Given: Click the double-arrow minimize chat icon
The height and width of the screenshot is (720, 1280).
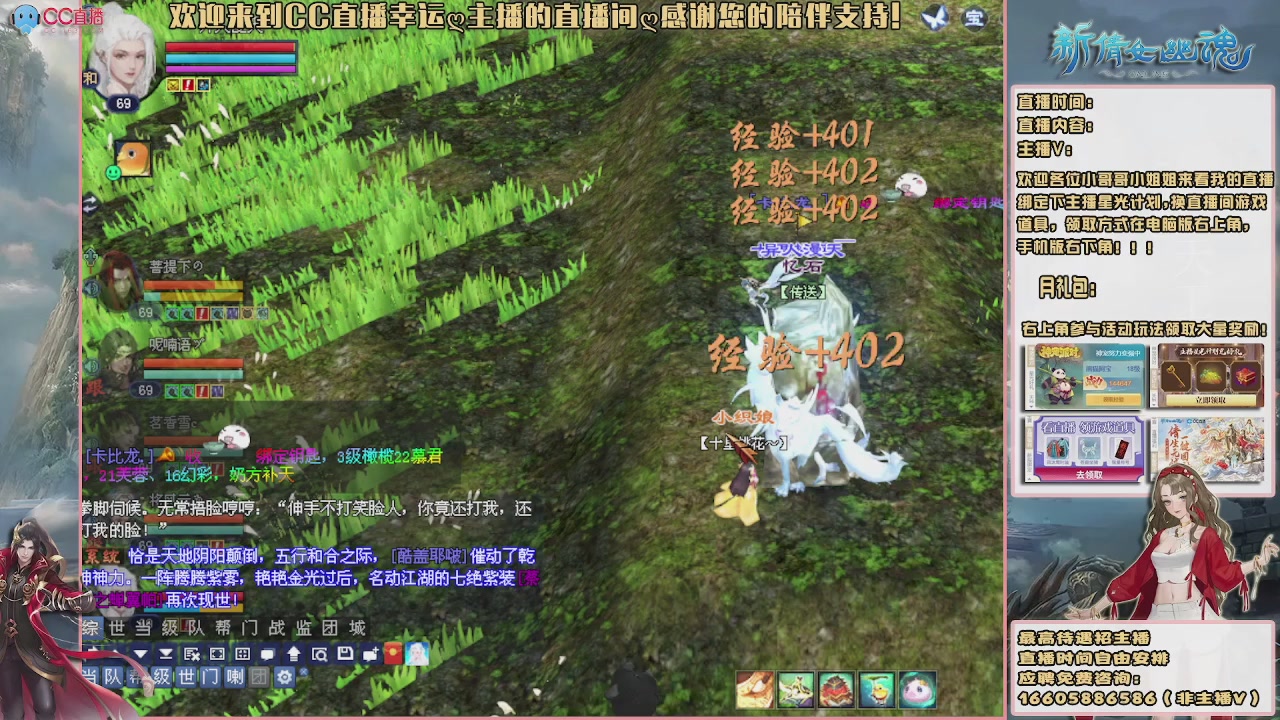Looking at the screenshot, I should 164,654.
